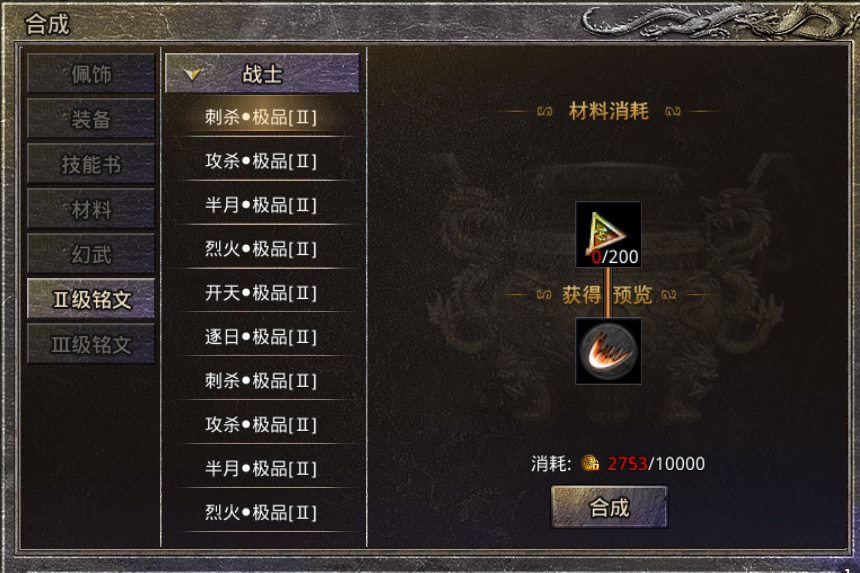
Task: Click the 合成 craft button
Action: click(x=609, y=507)
